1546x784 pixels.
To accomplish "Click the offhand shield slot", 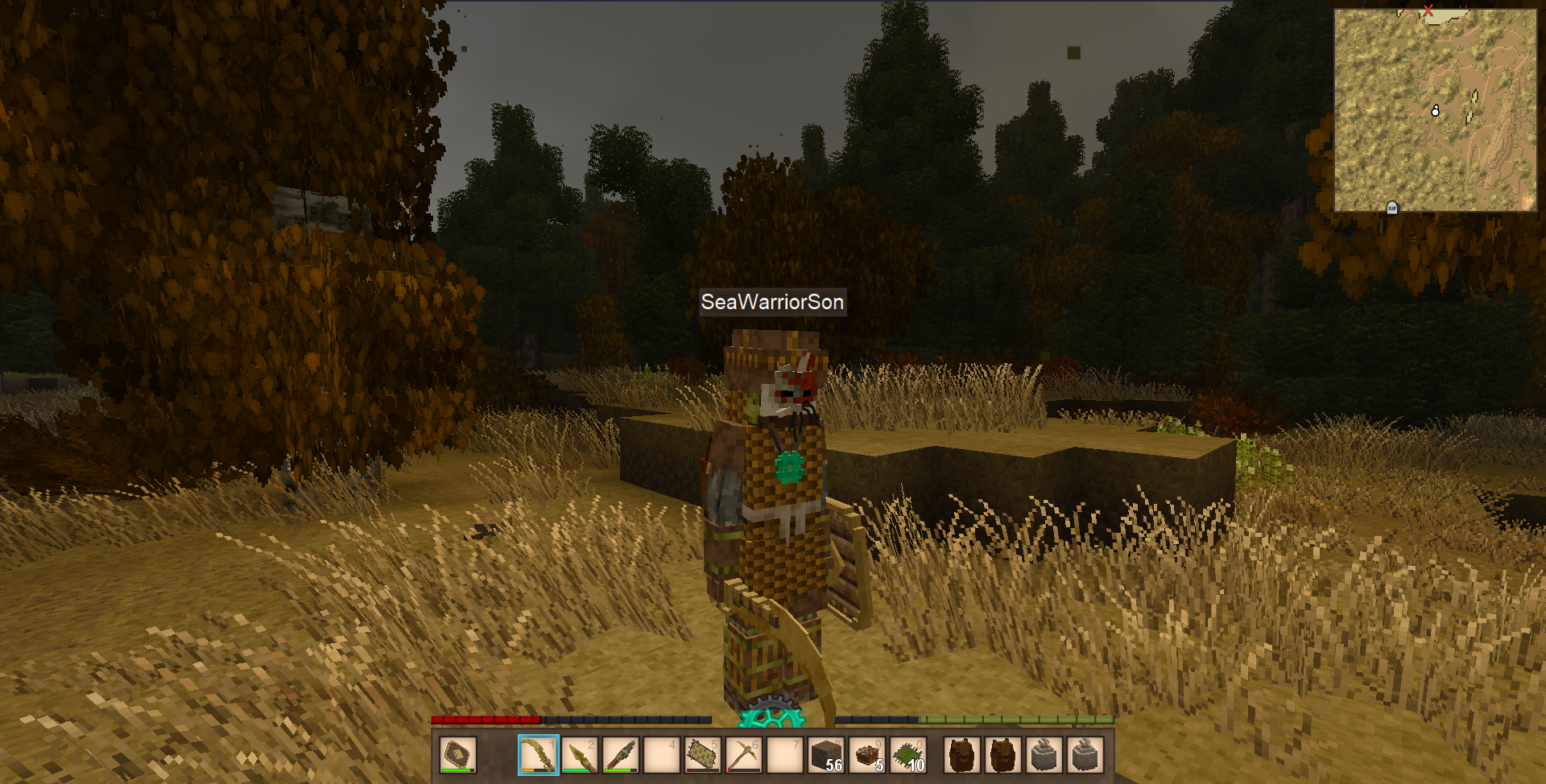I will 457,755.
